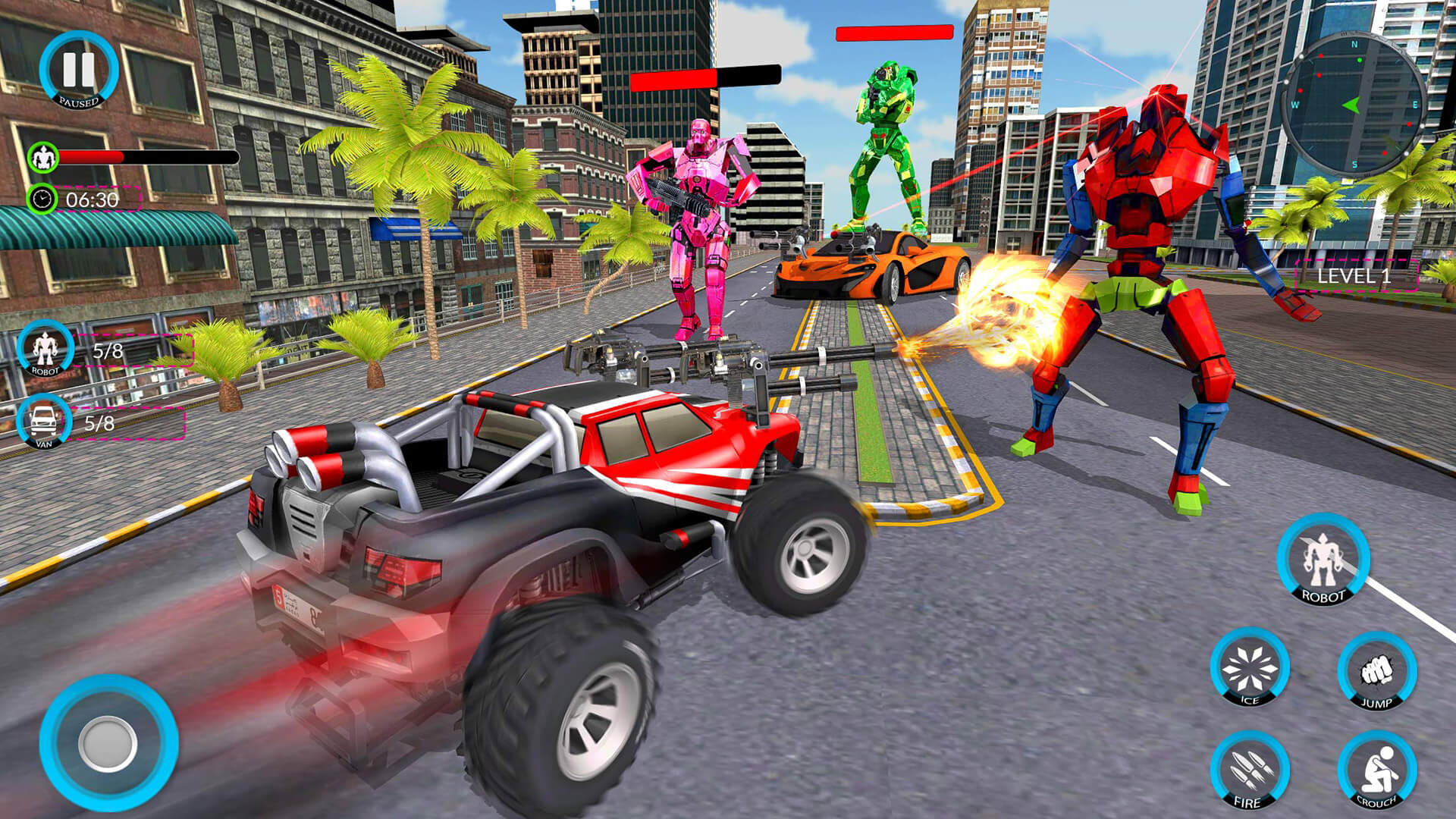1456x819 pixels.
Task: Shoot with the Fire button
Action: click(x=1249, y=770)
